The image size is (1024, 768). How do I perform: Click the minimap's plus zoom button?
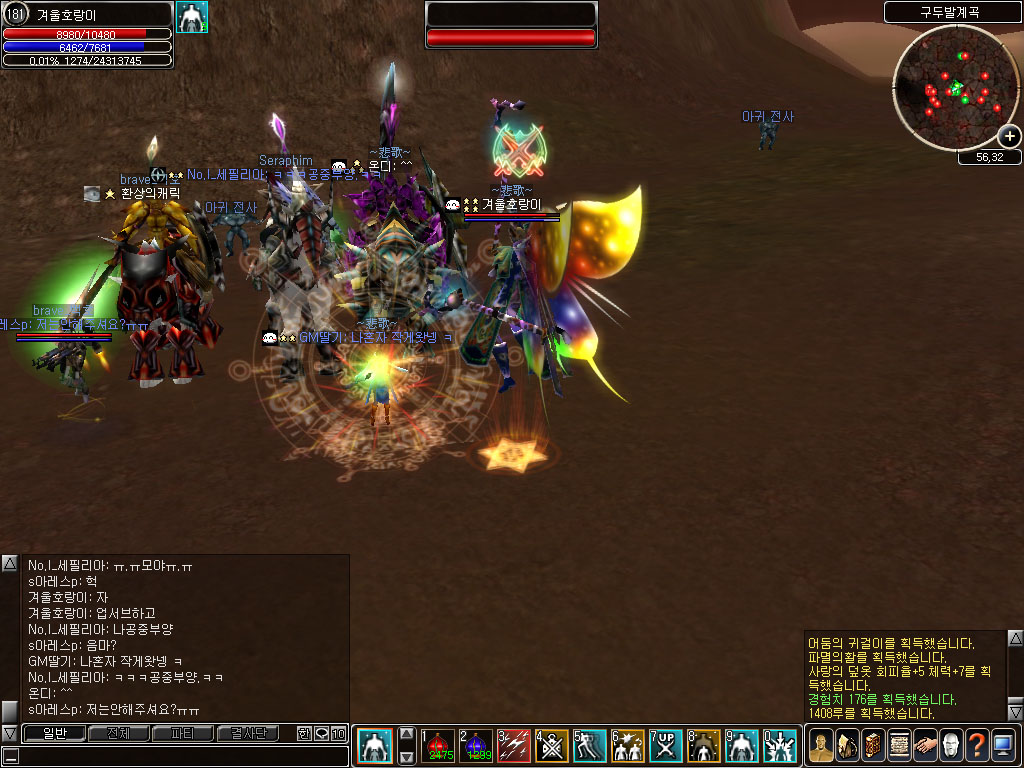[1009, 136]
